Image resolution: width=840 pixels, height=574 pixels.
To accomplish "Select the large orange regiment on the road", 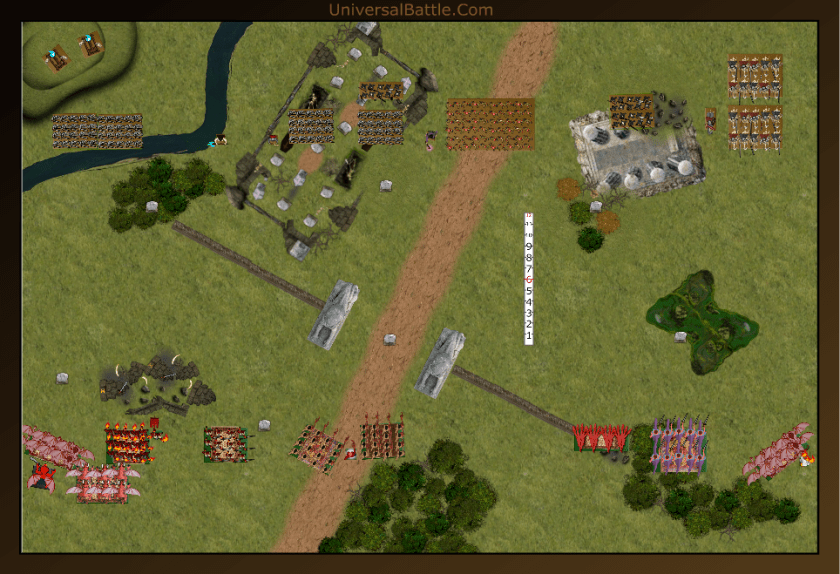I will (x=490, y=124).
